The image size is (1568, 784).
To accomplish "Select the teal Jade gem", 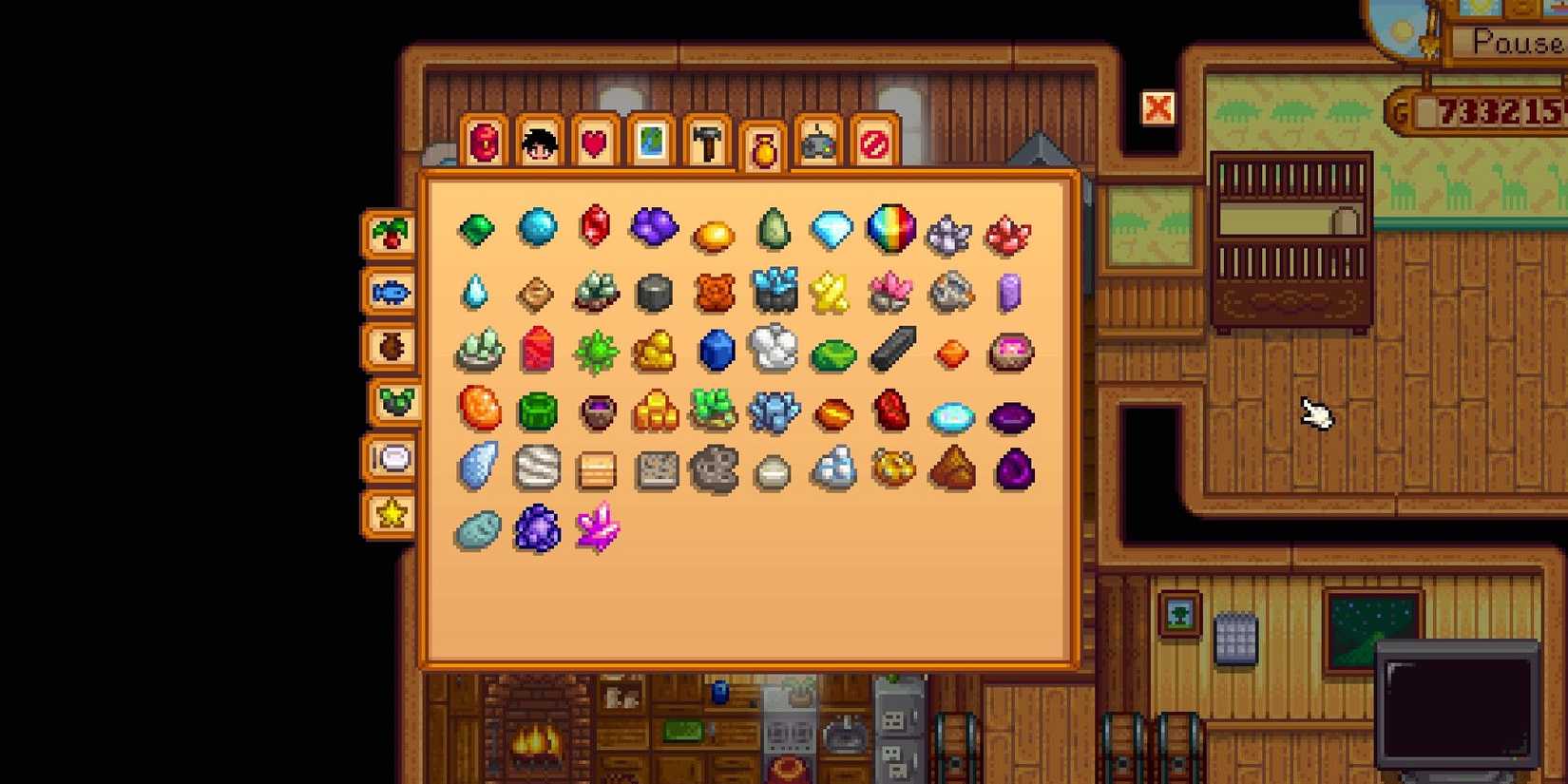I will click(773, 228).
